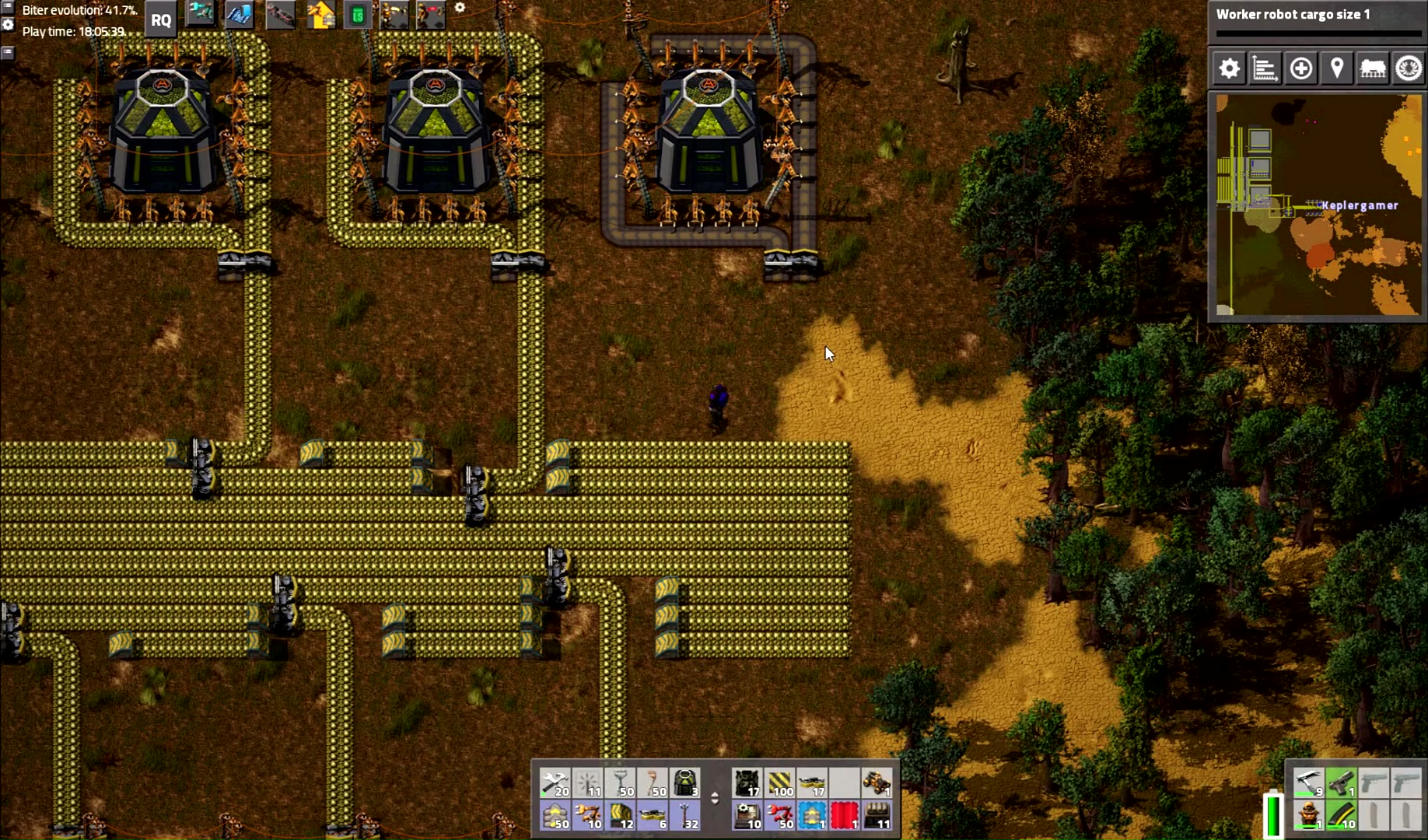Click the map pin marker button
Screen dimensions: 1428x840
click(1336, 69)
